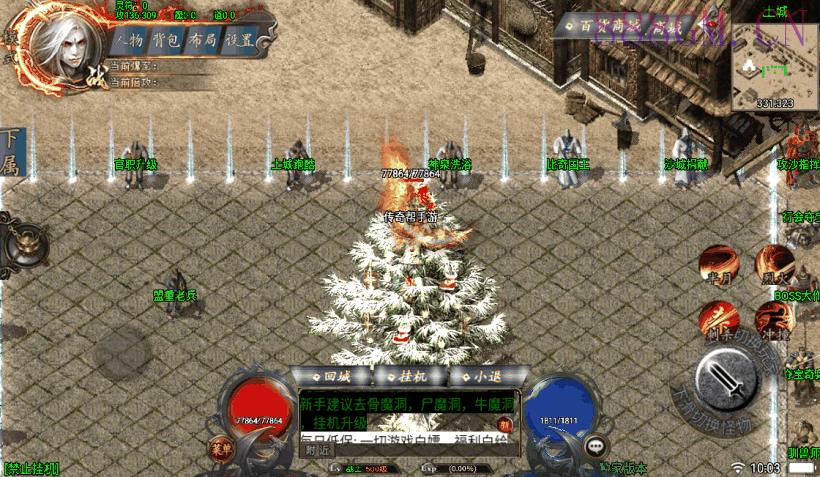Open the chat speech bubble icon
Image resolution: width=820 pixels, height=477 pixels.
597,446
